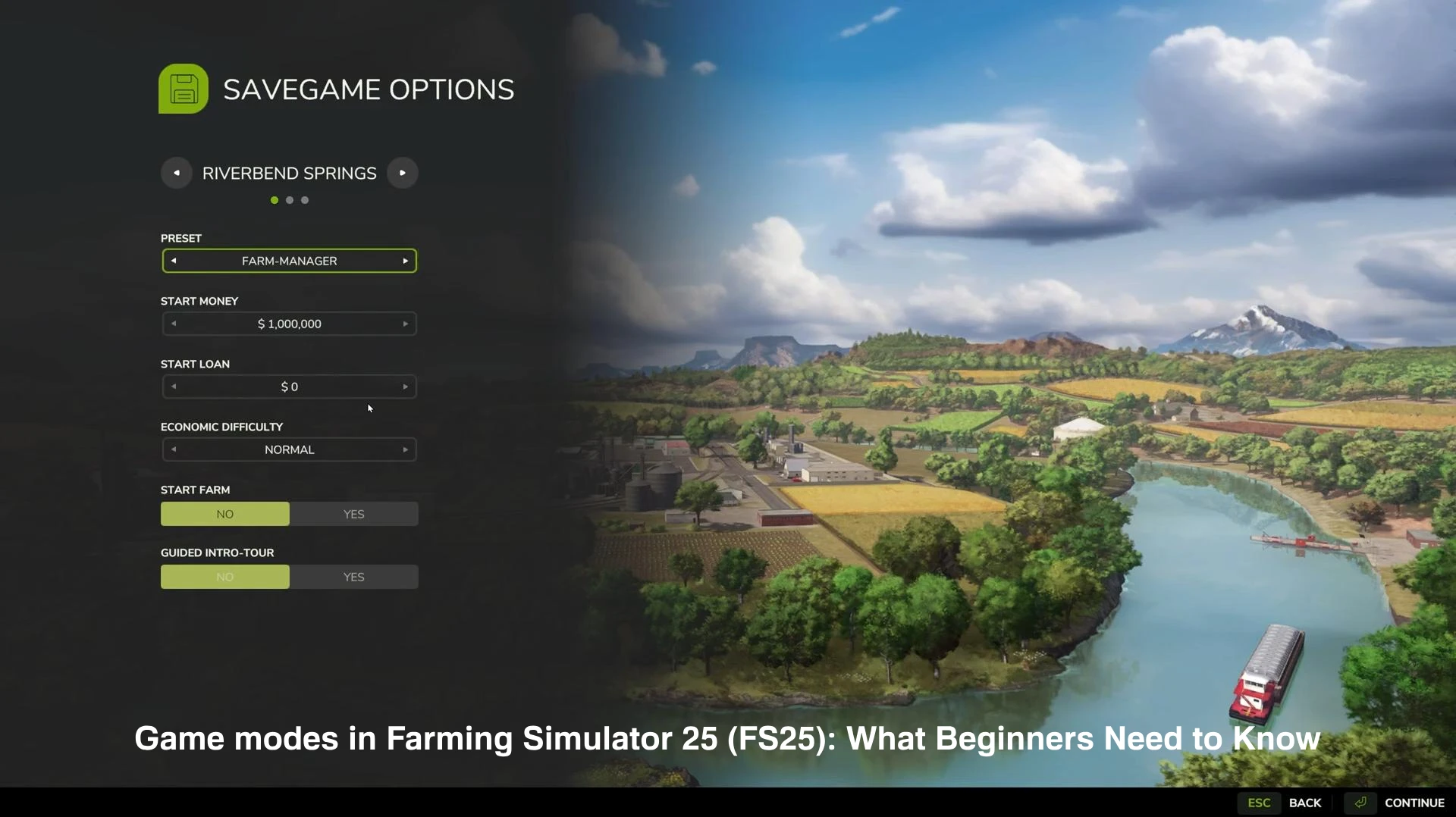The height and width of the screenshot is (817, 1456).
Task: Switch to the second savegame page dot
Action: pos(289,200)
